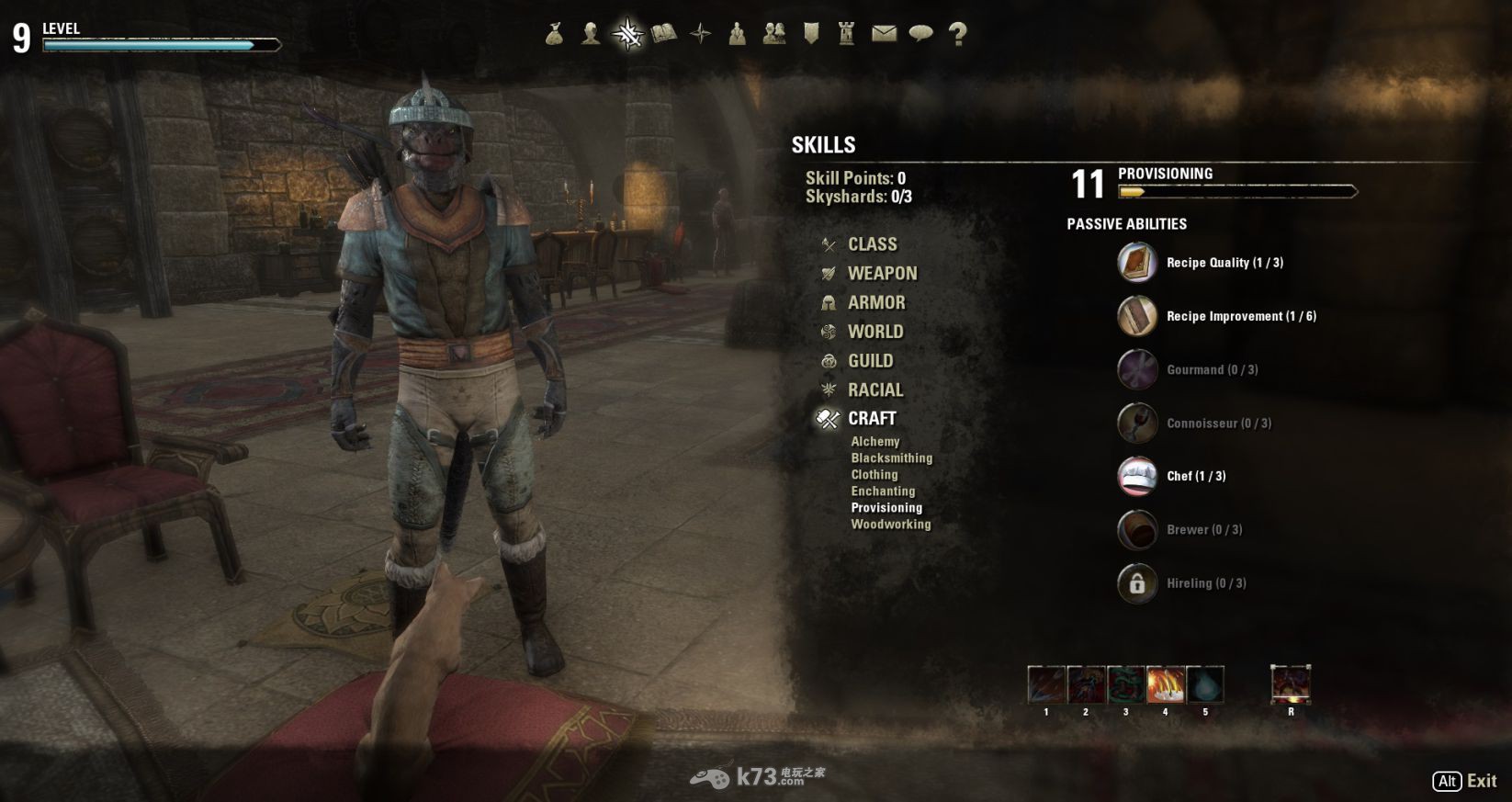
Task: Click the flaming ability in slot 4
Action: coord(1165,685)
